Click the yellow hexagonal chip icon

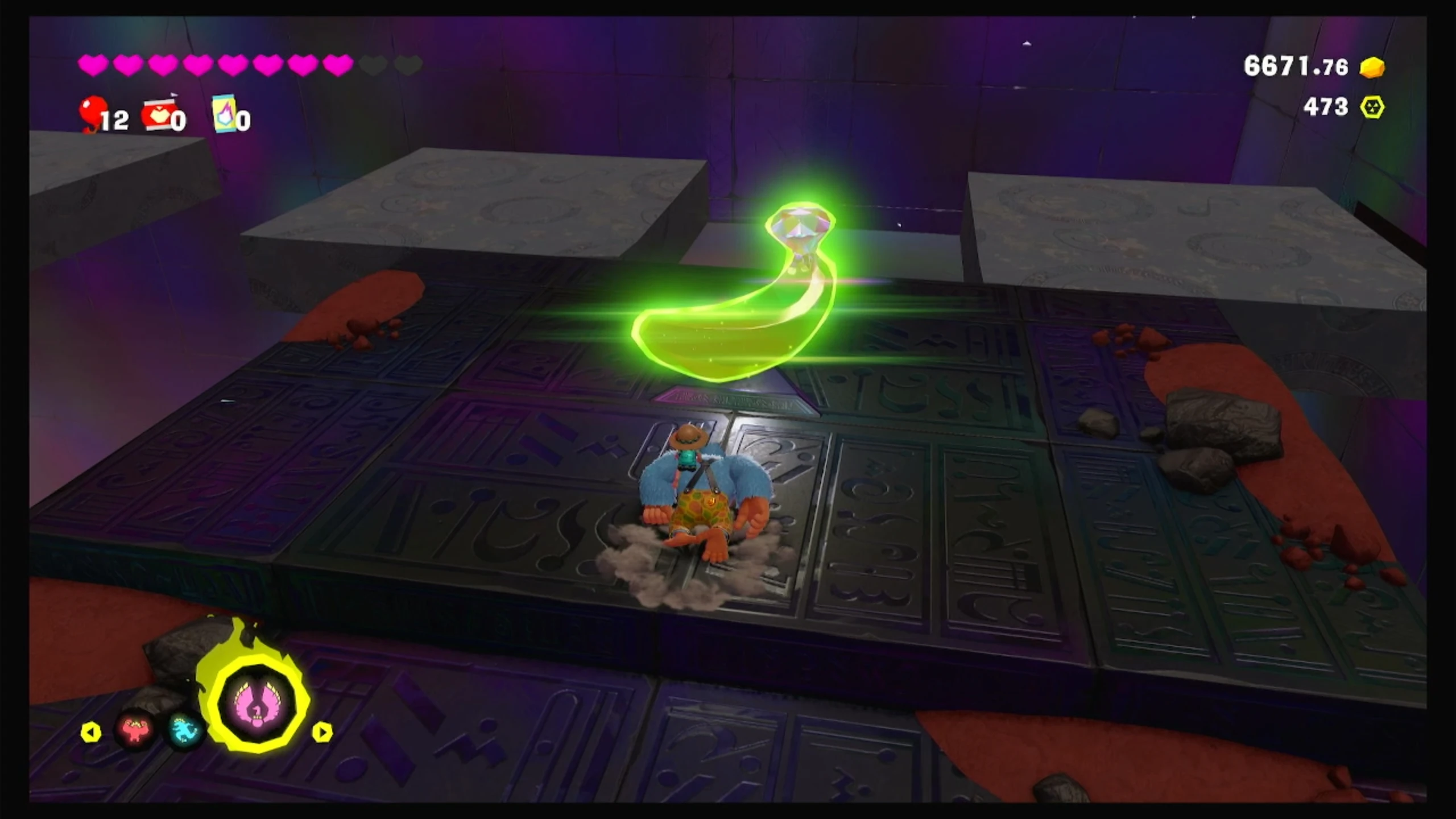pyautogui.click(x=1372, y=107)
